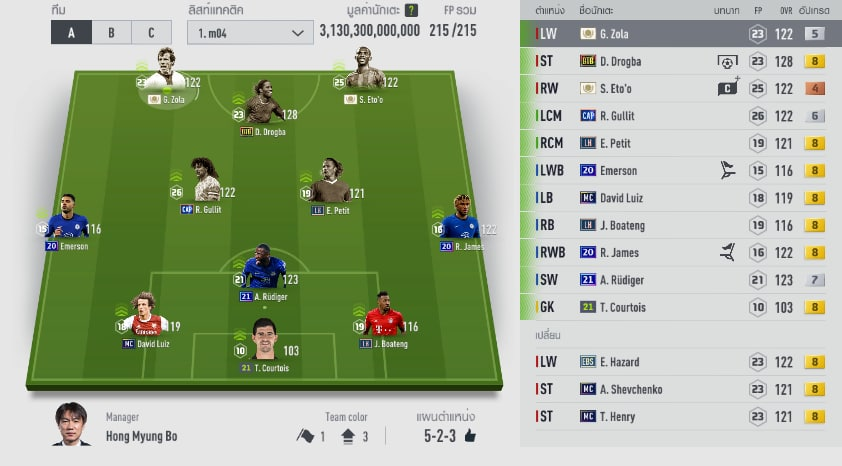Open manager Hong Myung Bo portrait
This screenshot has width=842, height=466.
click(x=71, y=425)
